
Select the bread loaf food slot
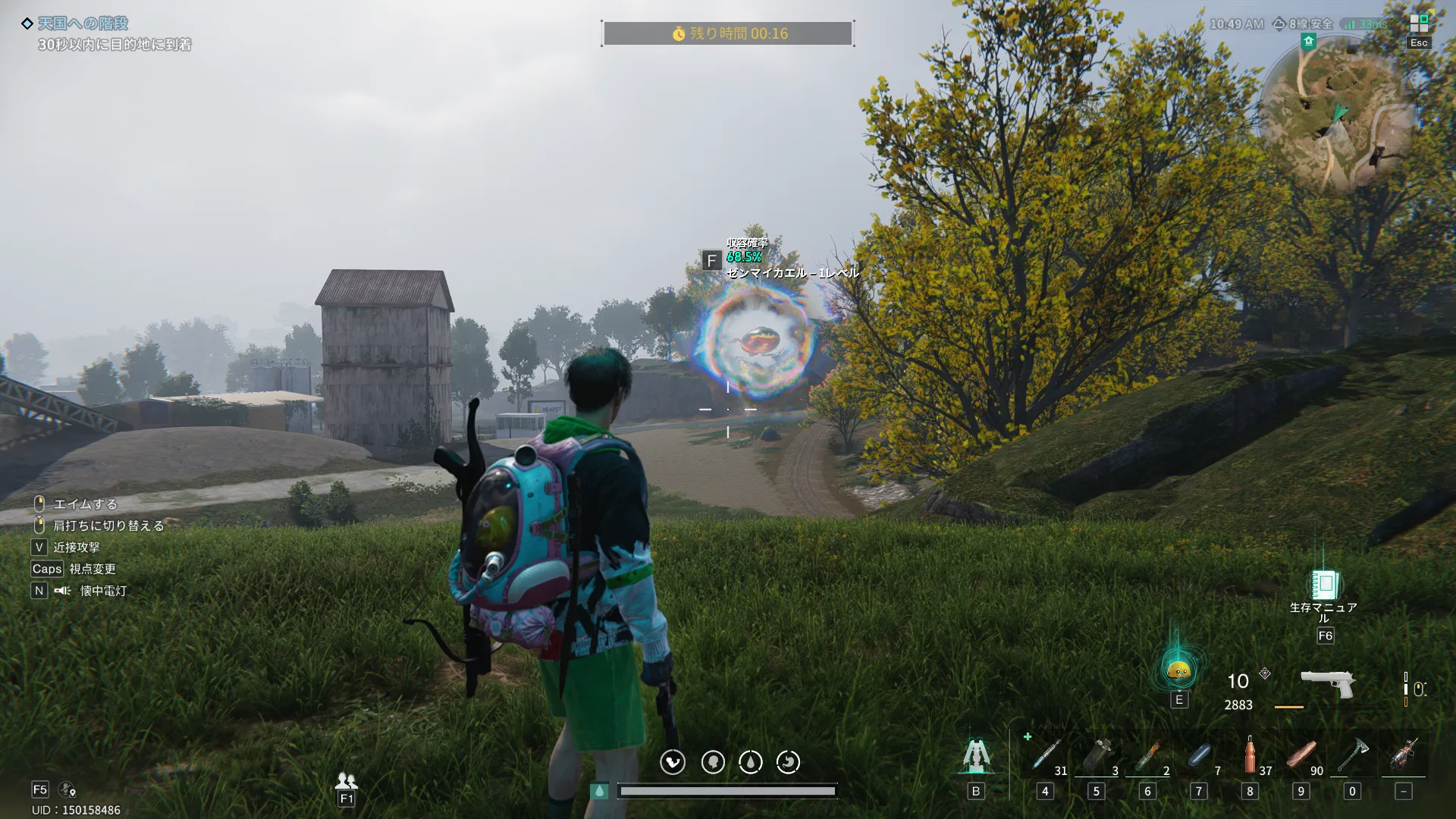coord(1301,756)
